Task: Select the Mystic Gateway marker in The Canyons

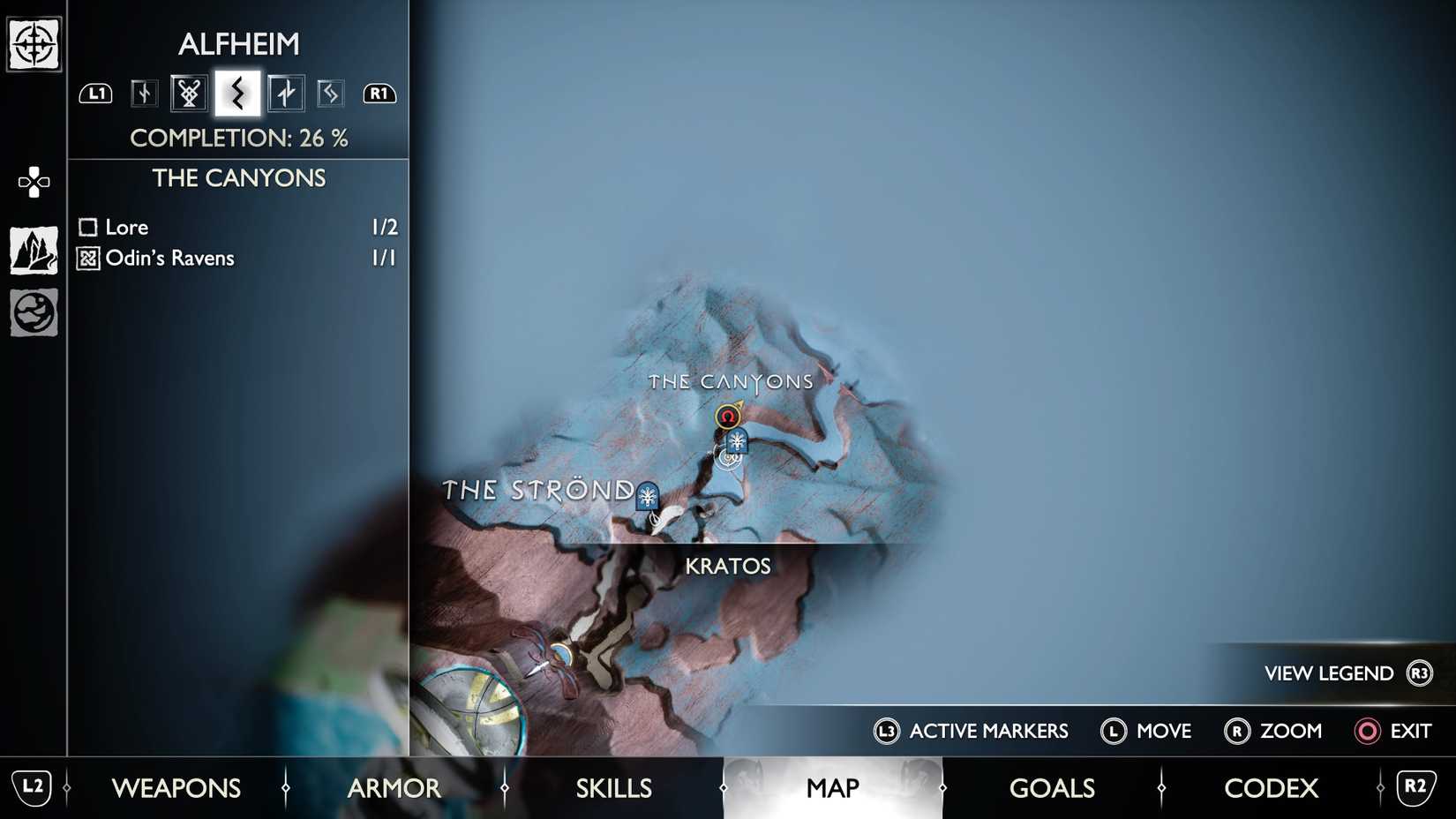Action: coord(737,441)
